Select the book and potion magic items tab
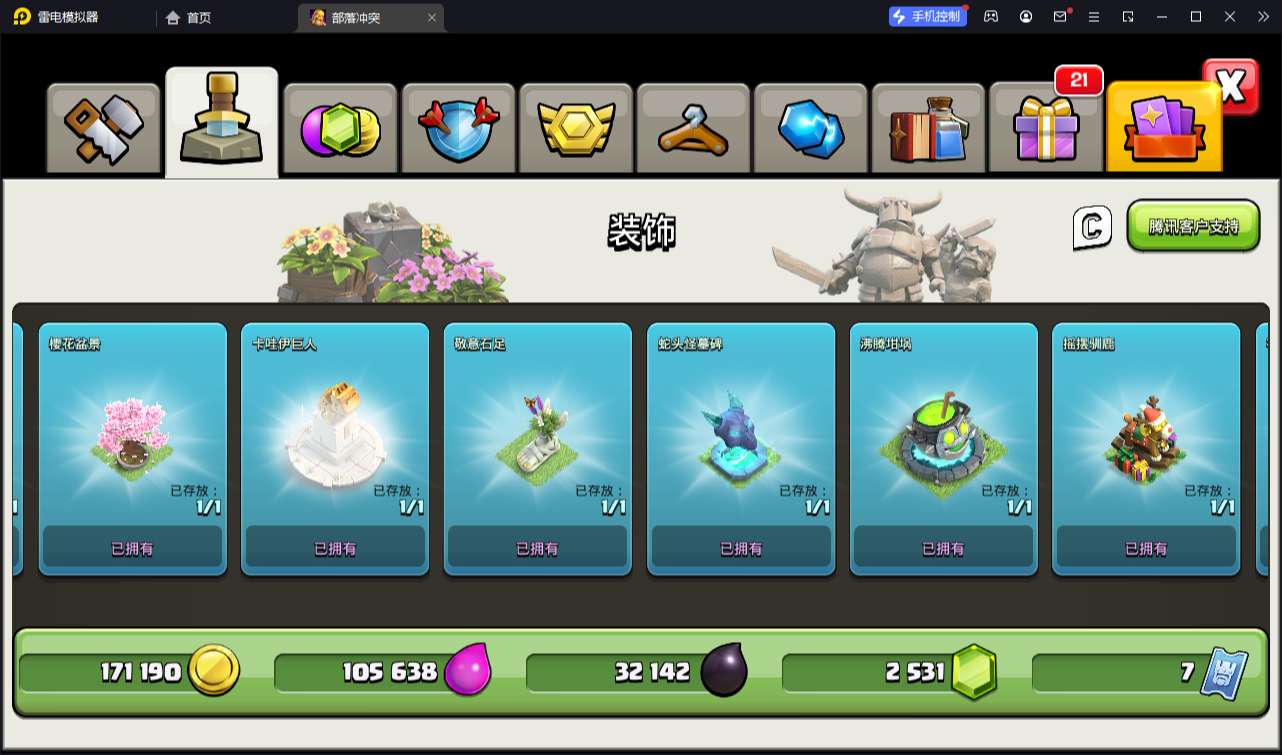This screenshot has height=755, width=1282. tap(928, 129)
